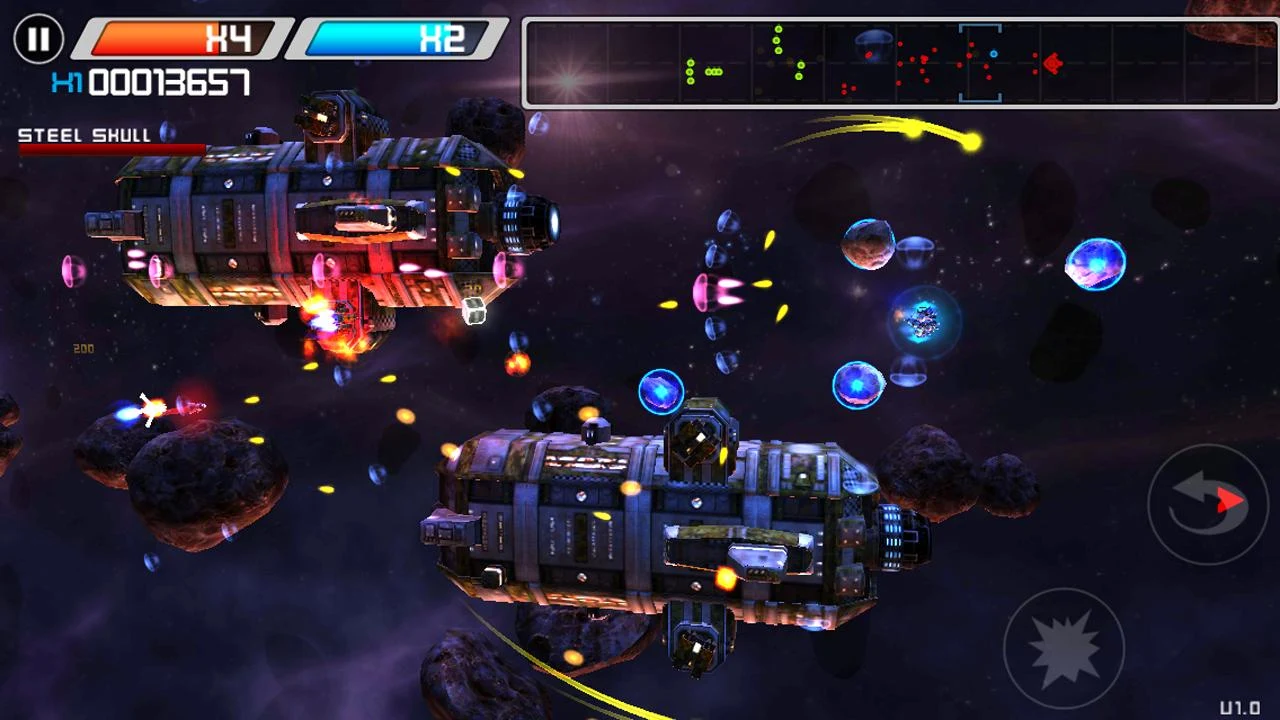Tap the pause button
The image size is (1280, 720).
(x=39, y=40)
